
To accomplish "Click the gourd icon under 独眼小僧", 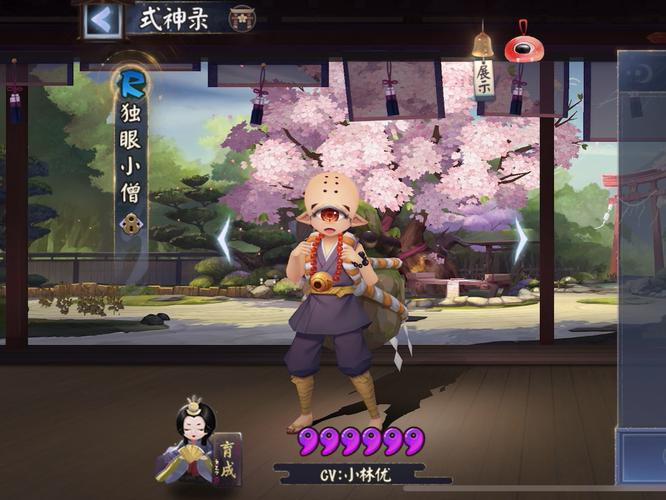I will point(131,224).
